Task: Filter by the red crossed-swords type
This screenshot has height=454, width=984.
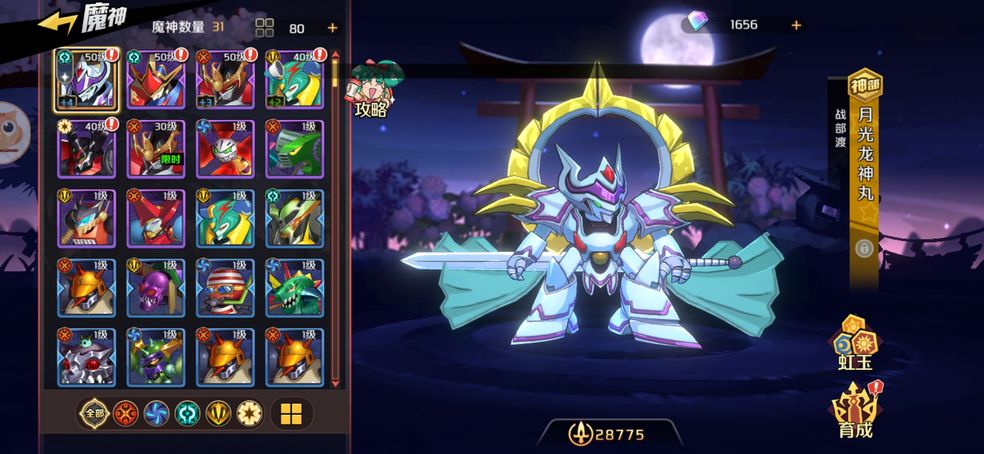Action: (126, 414)
